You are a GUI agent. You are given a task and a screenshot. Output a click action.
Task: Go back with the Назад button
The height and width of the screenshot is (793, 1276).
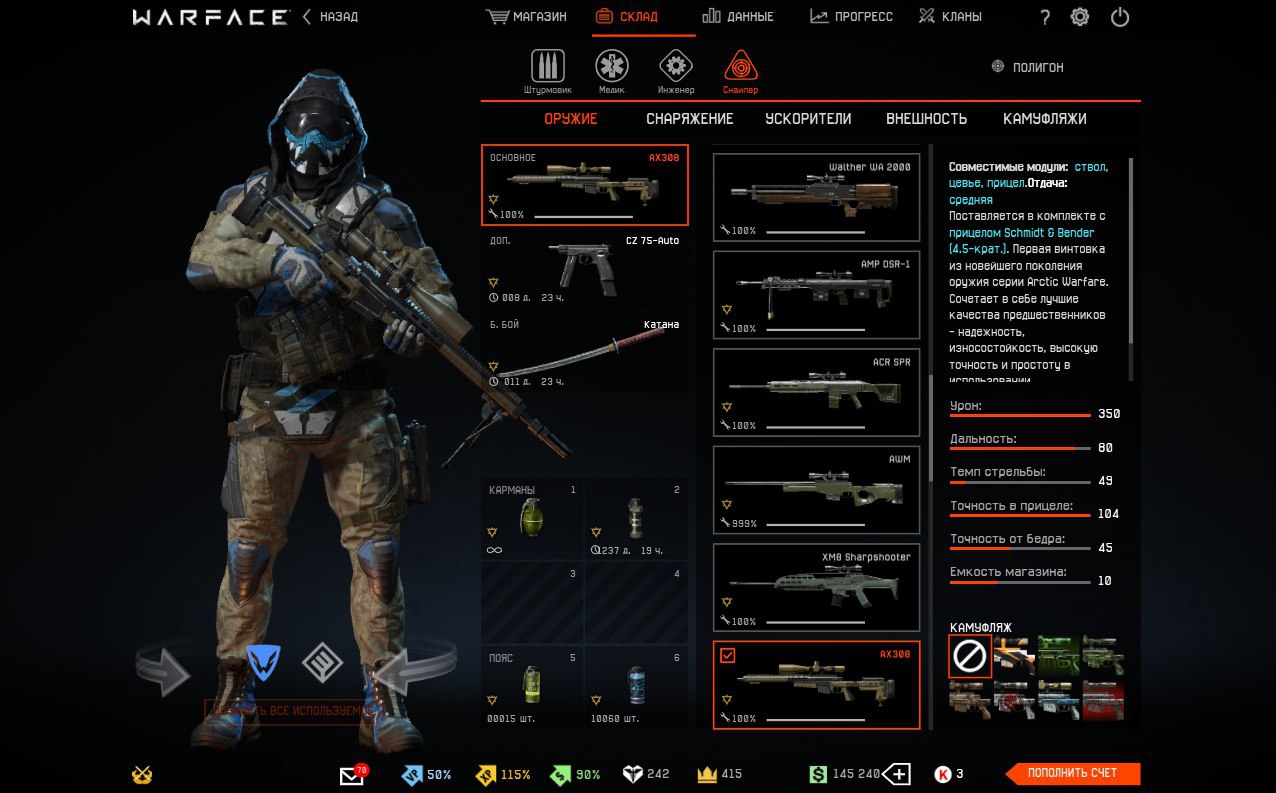tap(330, 17)
